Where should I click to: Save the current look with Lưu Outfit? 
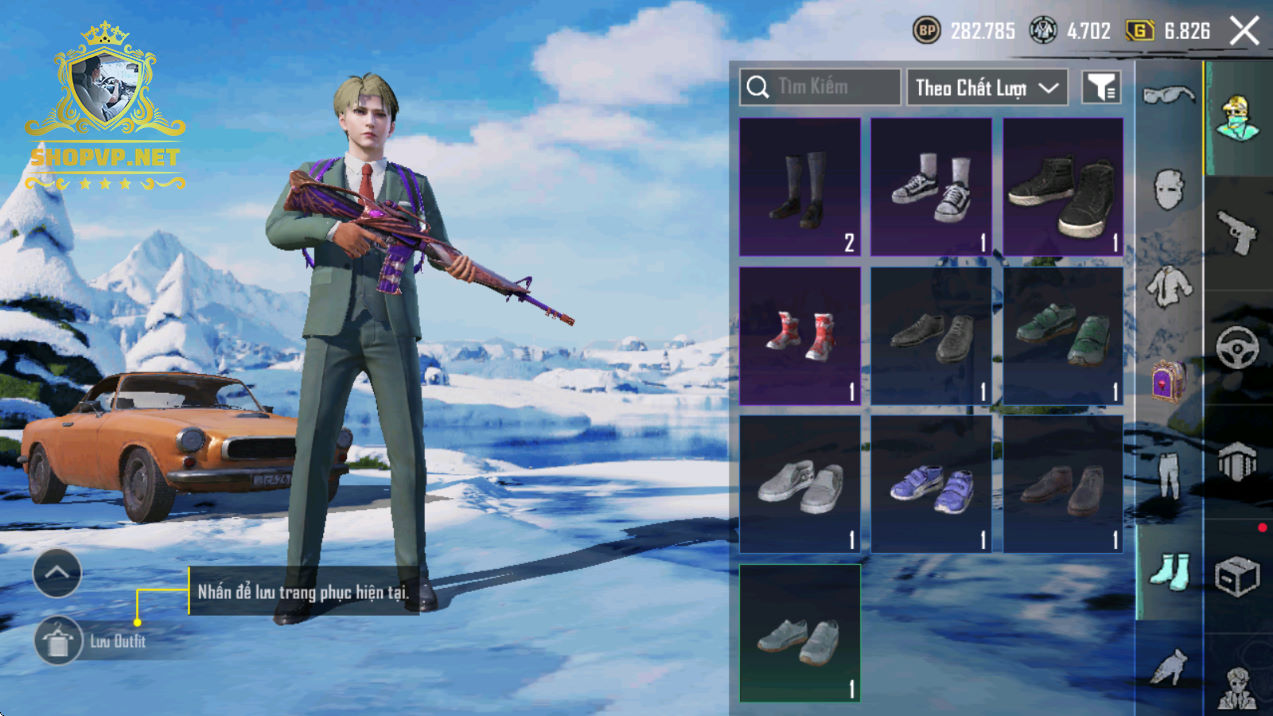tap(58, 641)
